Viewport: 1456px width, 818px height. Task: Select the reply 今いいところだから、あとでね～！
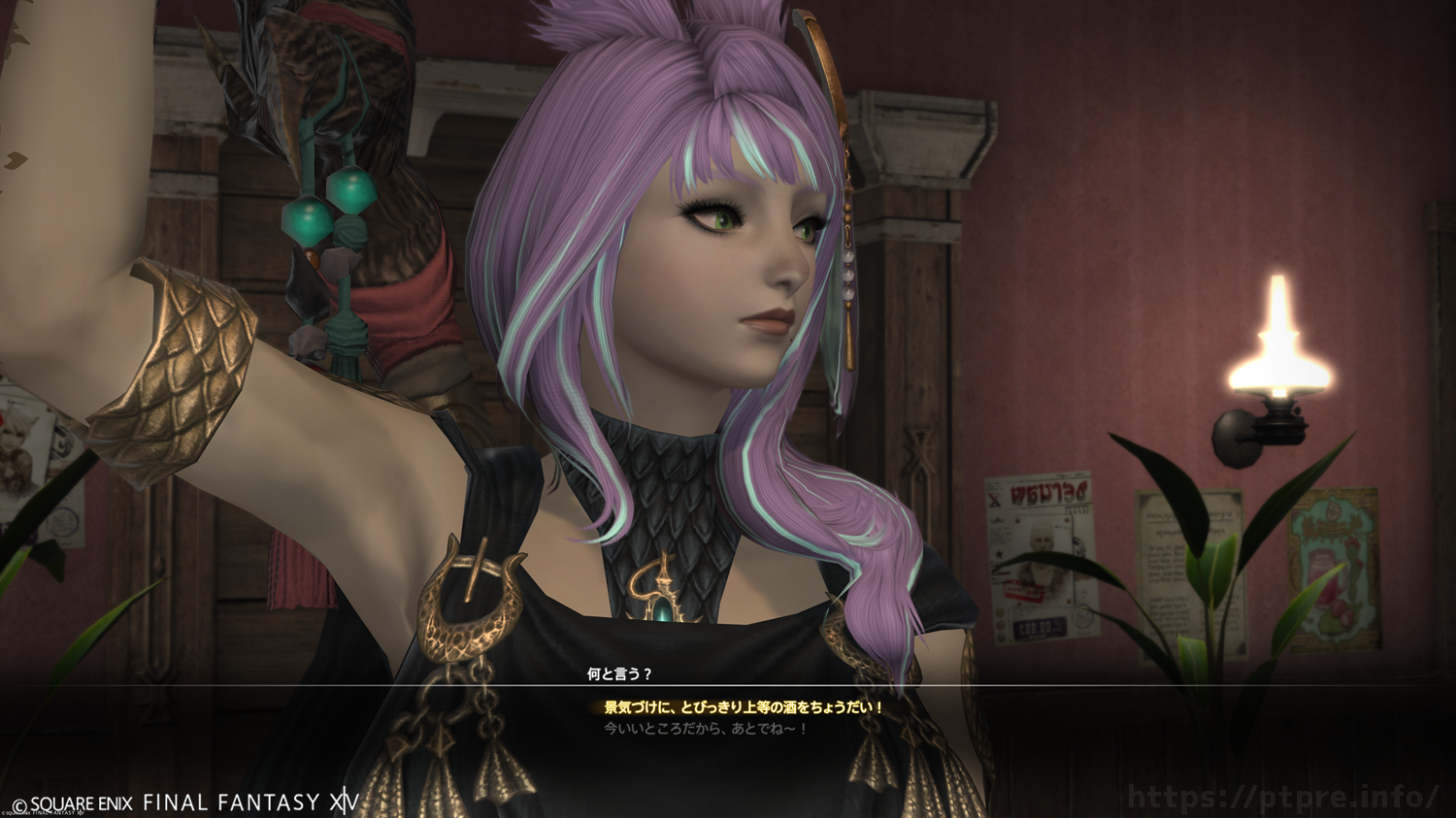pyautogui.click(x=706, y=729)
